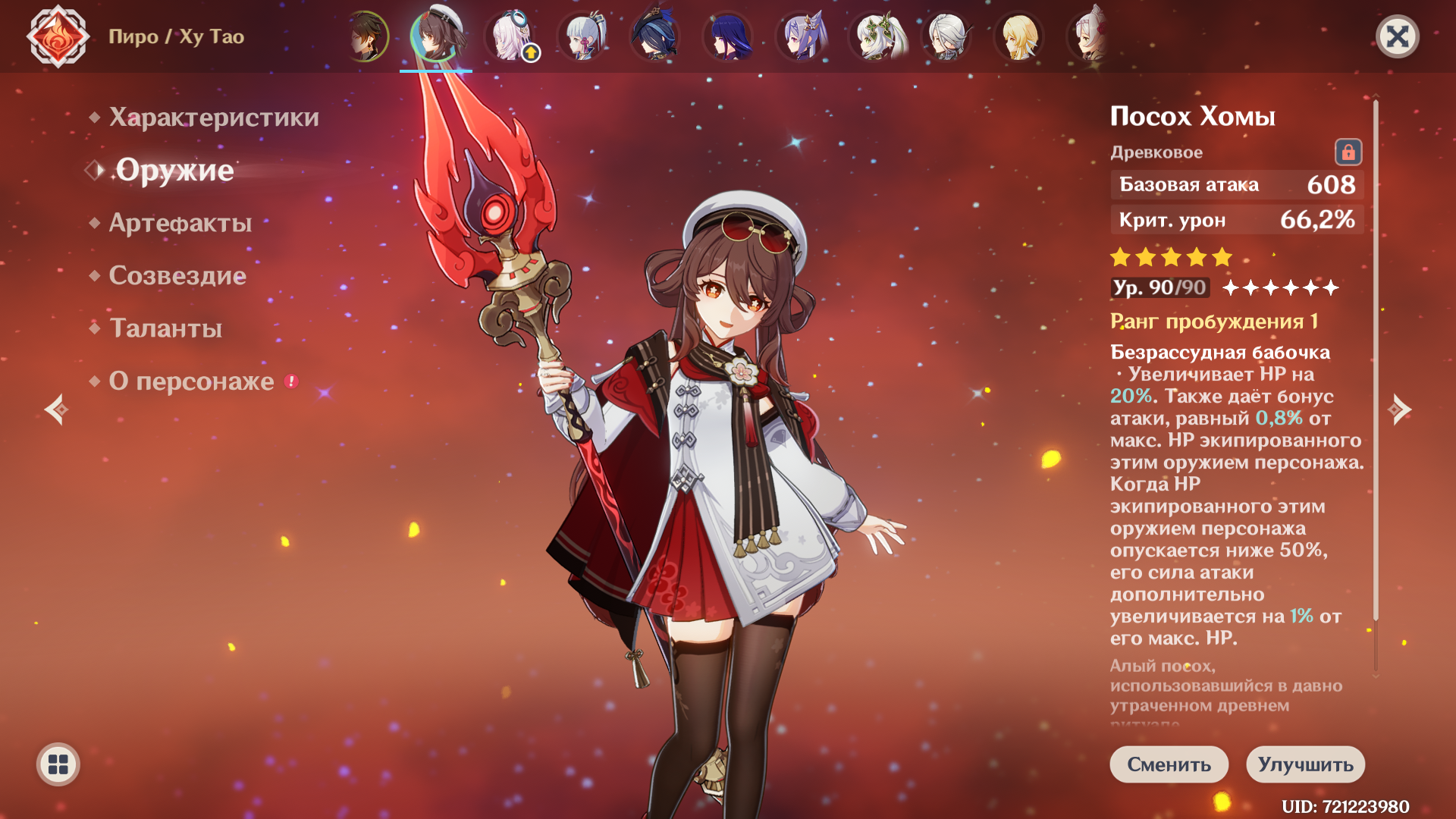Image resolution: width=1456 pixels, height=819 pixels.
Task: Choose Nahida's portrait with green hair ornament
Action: pos(874,36)
